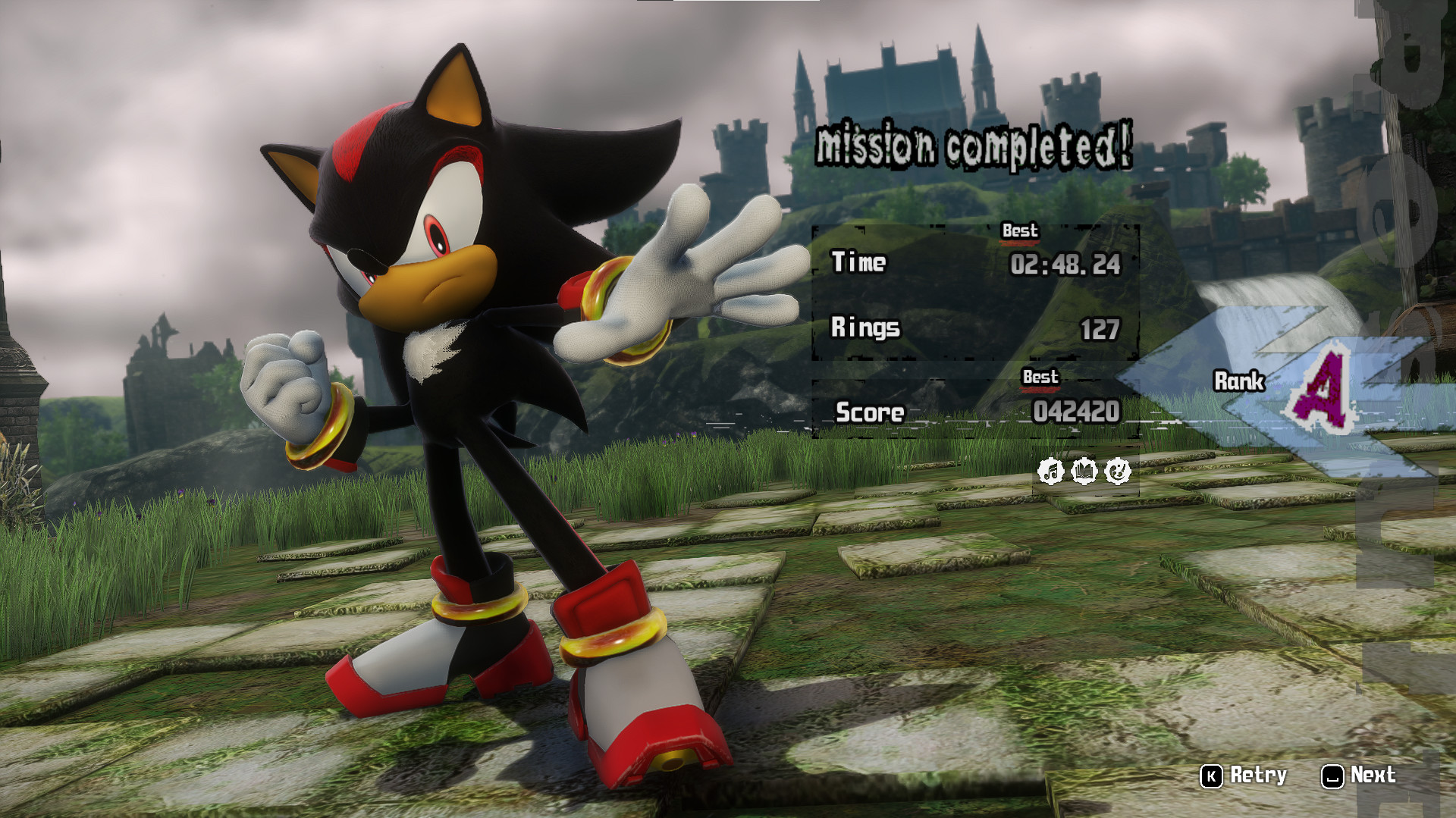The image size is (1456, 818).
Task: Select the music note reward gear icon
Action: pyautogui.click(x=1051, y=472)
